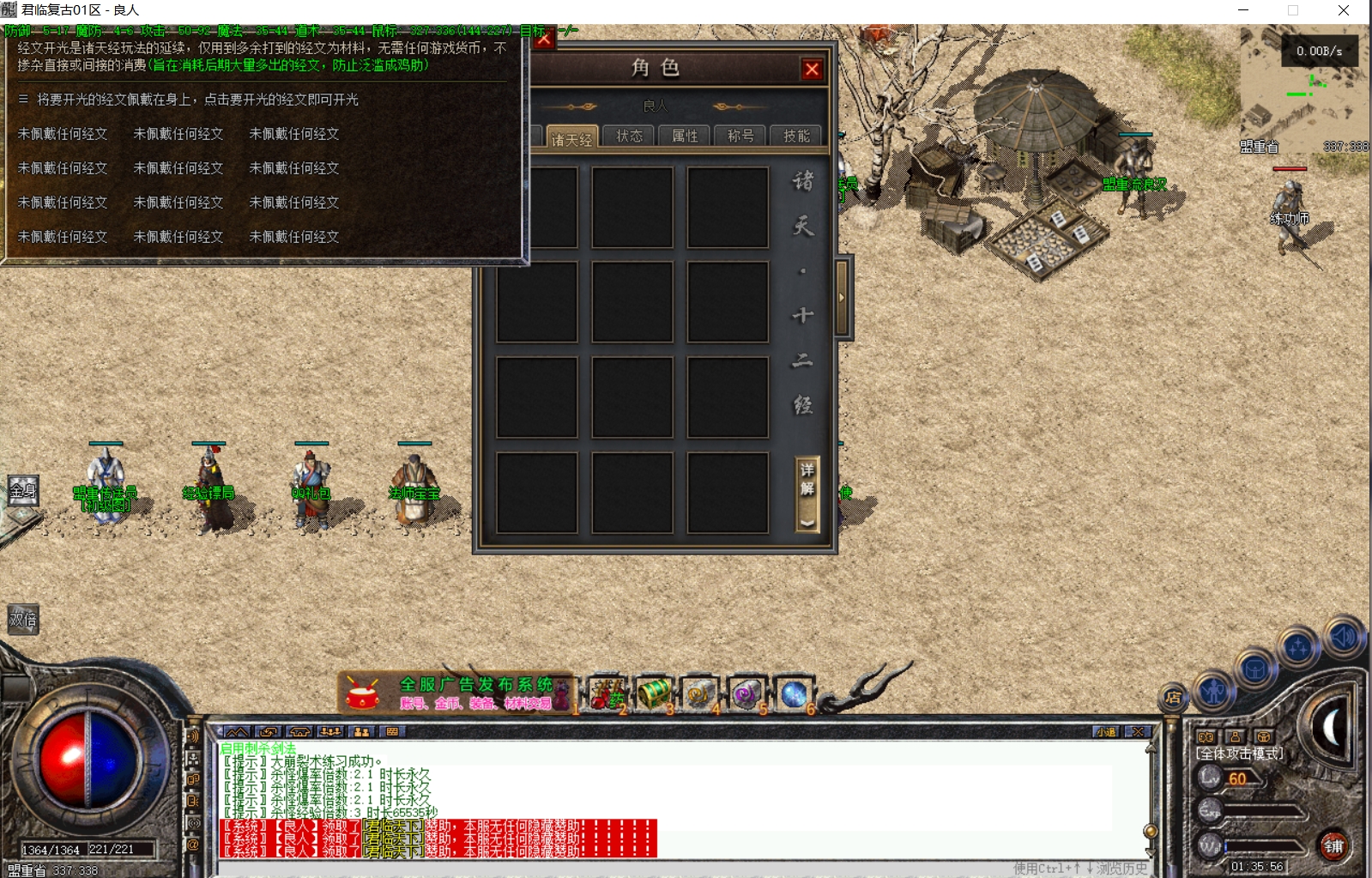Activate the blue orb hotbar item
1372x878 pixels.
tap(793, 693)
